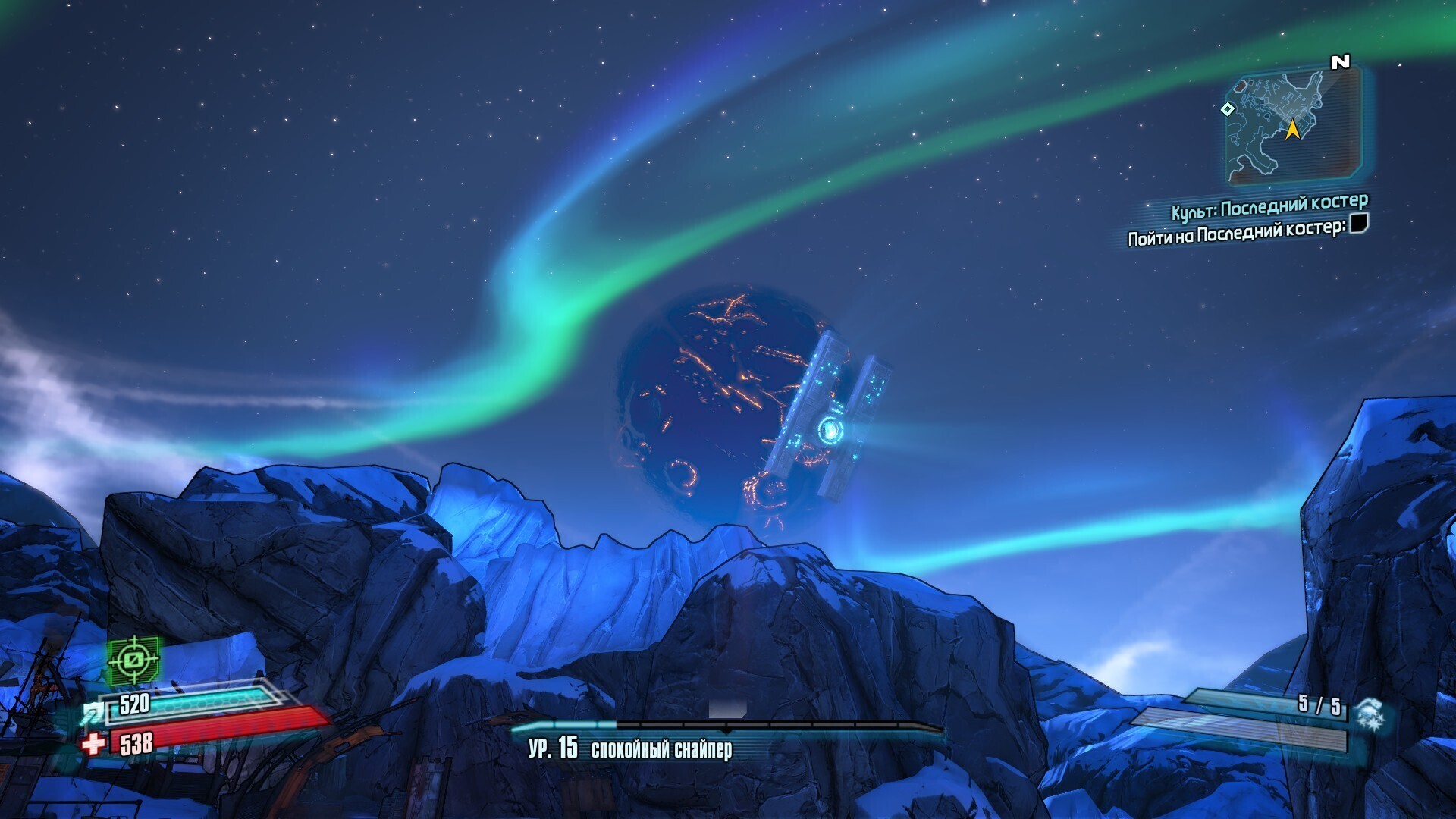Click the diamond waypoint marker on minimap
The width and height of the screenshot is (1456, 819).
point(1227,109)
